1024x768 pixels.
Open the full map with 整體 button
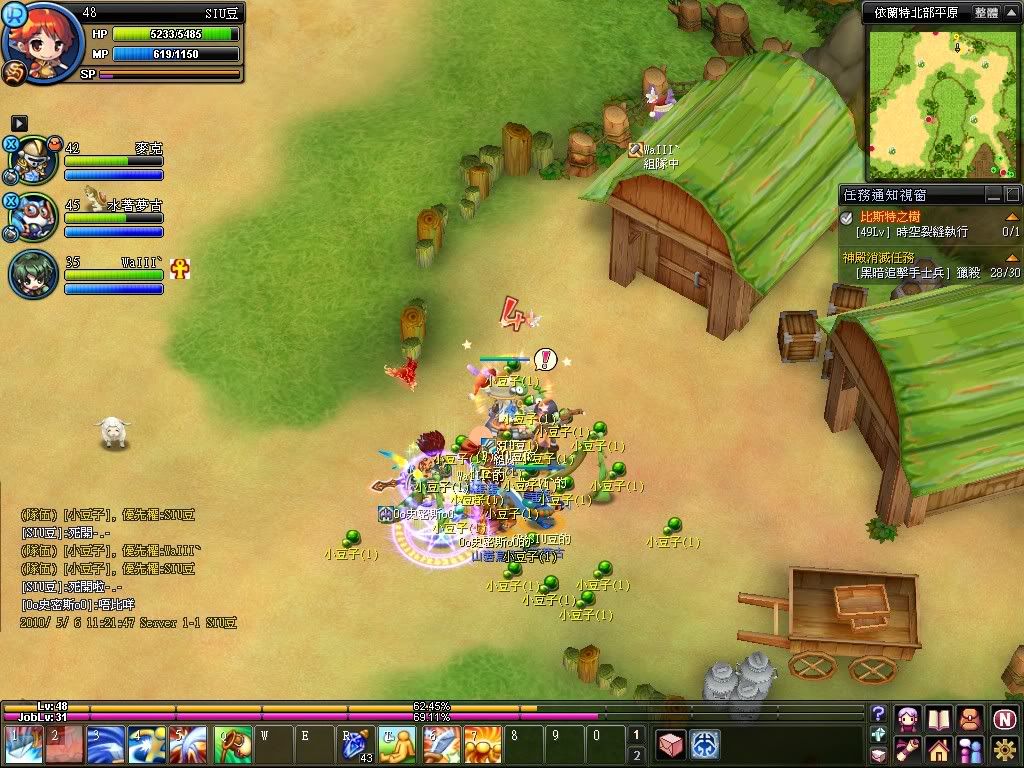click(985, 13)
